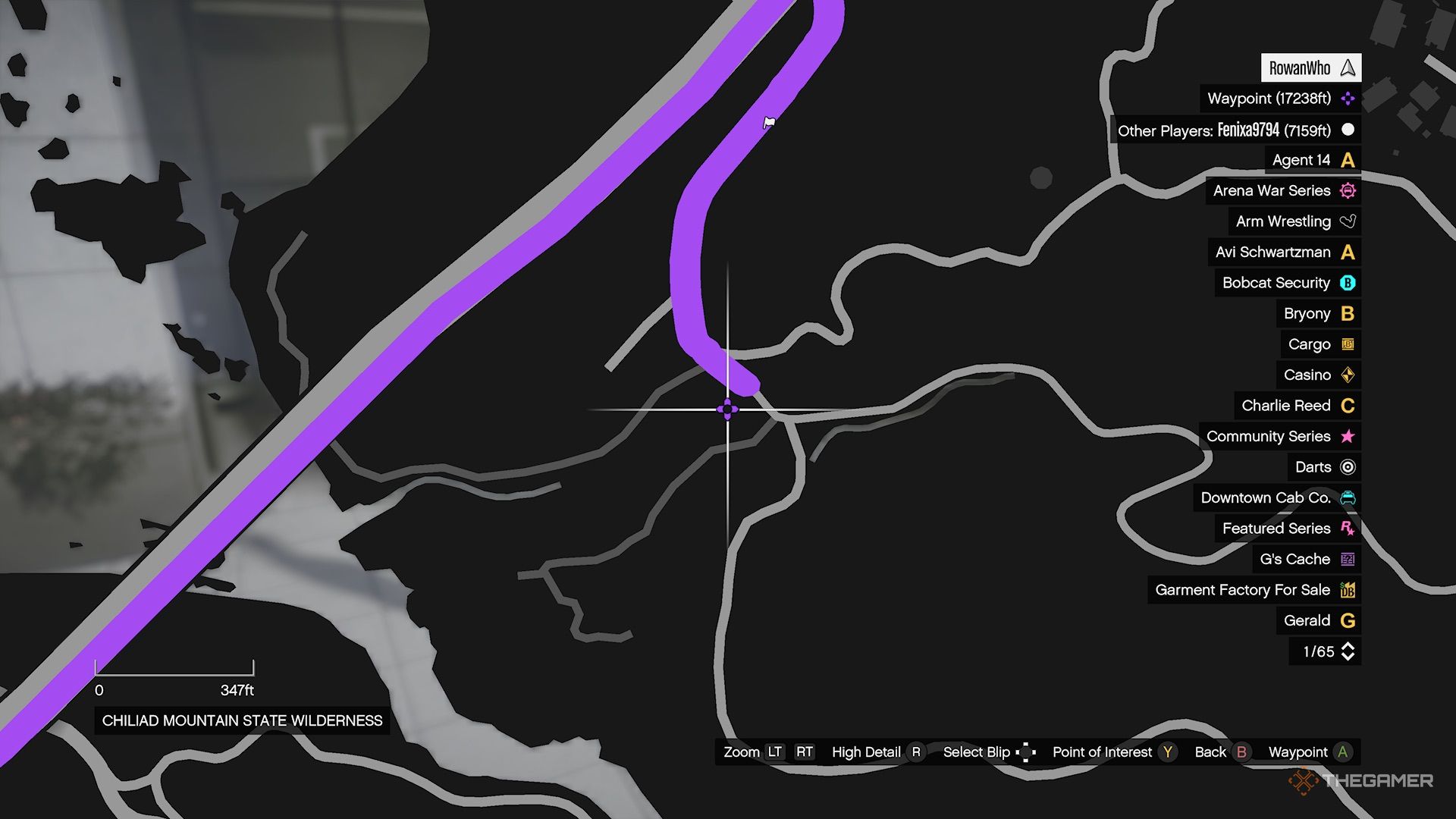The height and width of the screenshot is (819, 1456).
Task: Click the Bobcat Security B icon
Action: pyautogui.click(x=1347, y=283)
